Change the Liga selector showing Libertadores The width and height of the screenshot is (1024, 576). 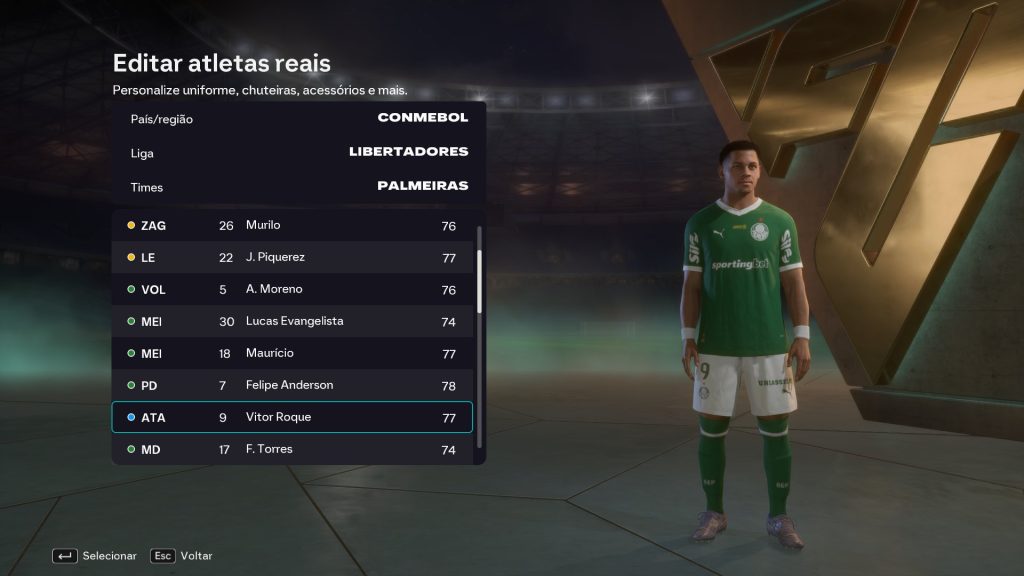tap(298, 153)
